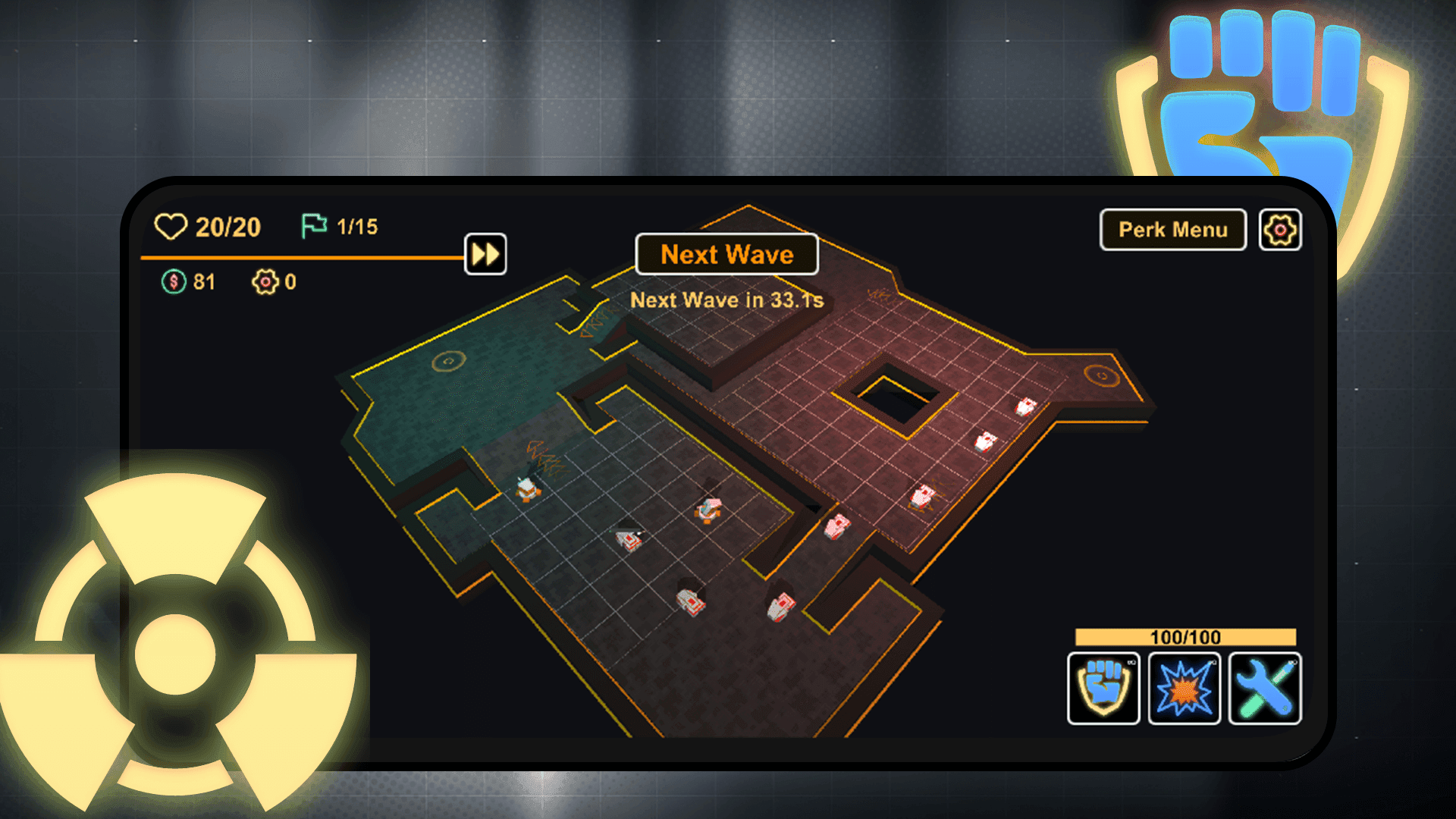
Task: Open the settings gear in top-right corner
Action: 1280,229
